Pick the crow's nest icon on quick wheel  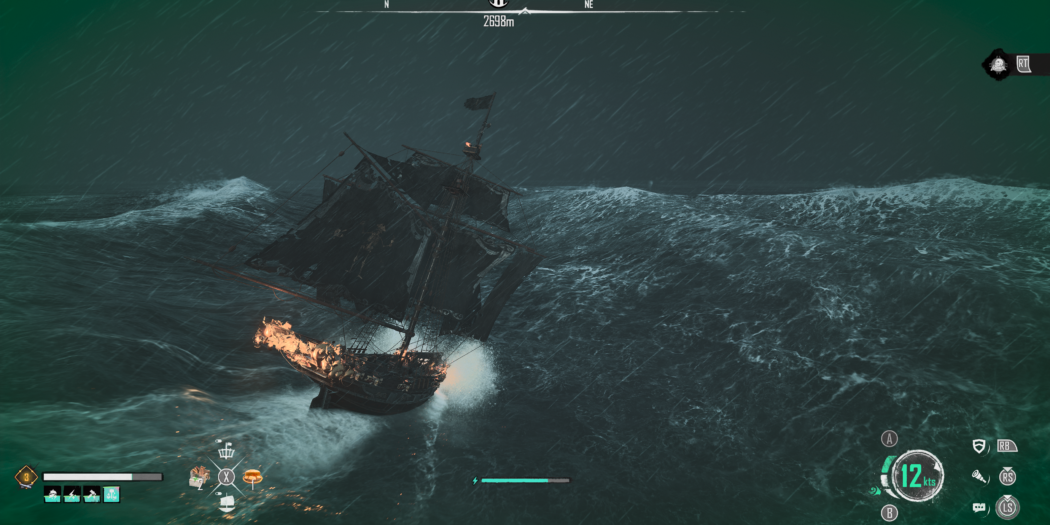tap(226, 452)
